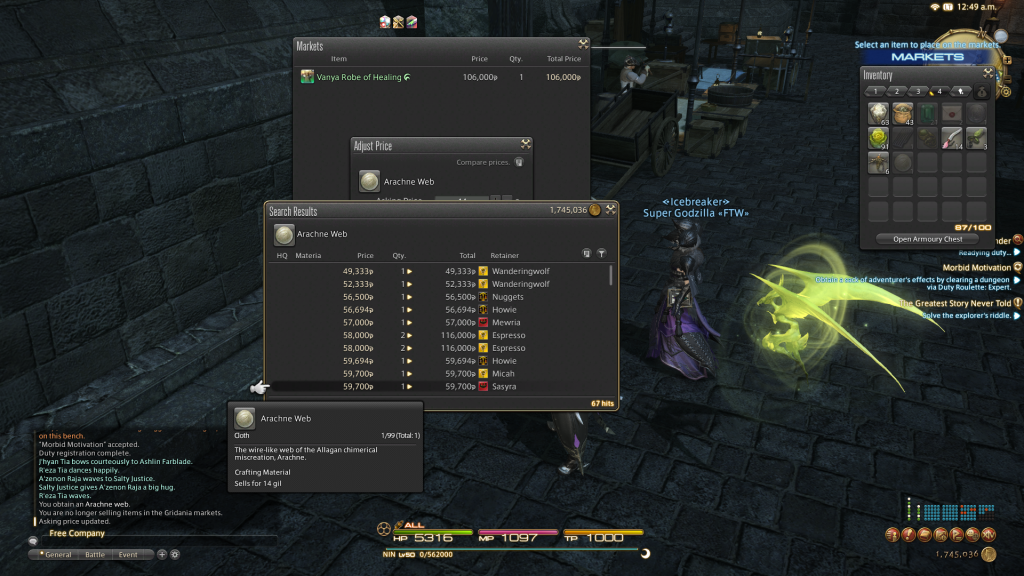Switch to inventory tab 3
1024x576 pixels.
coord(919,91)
